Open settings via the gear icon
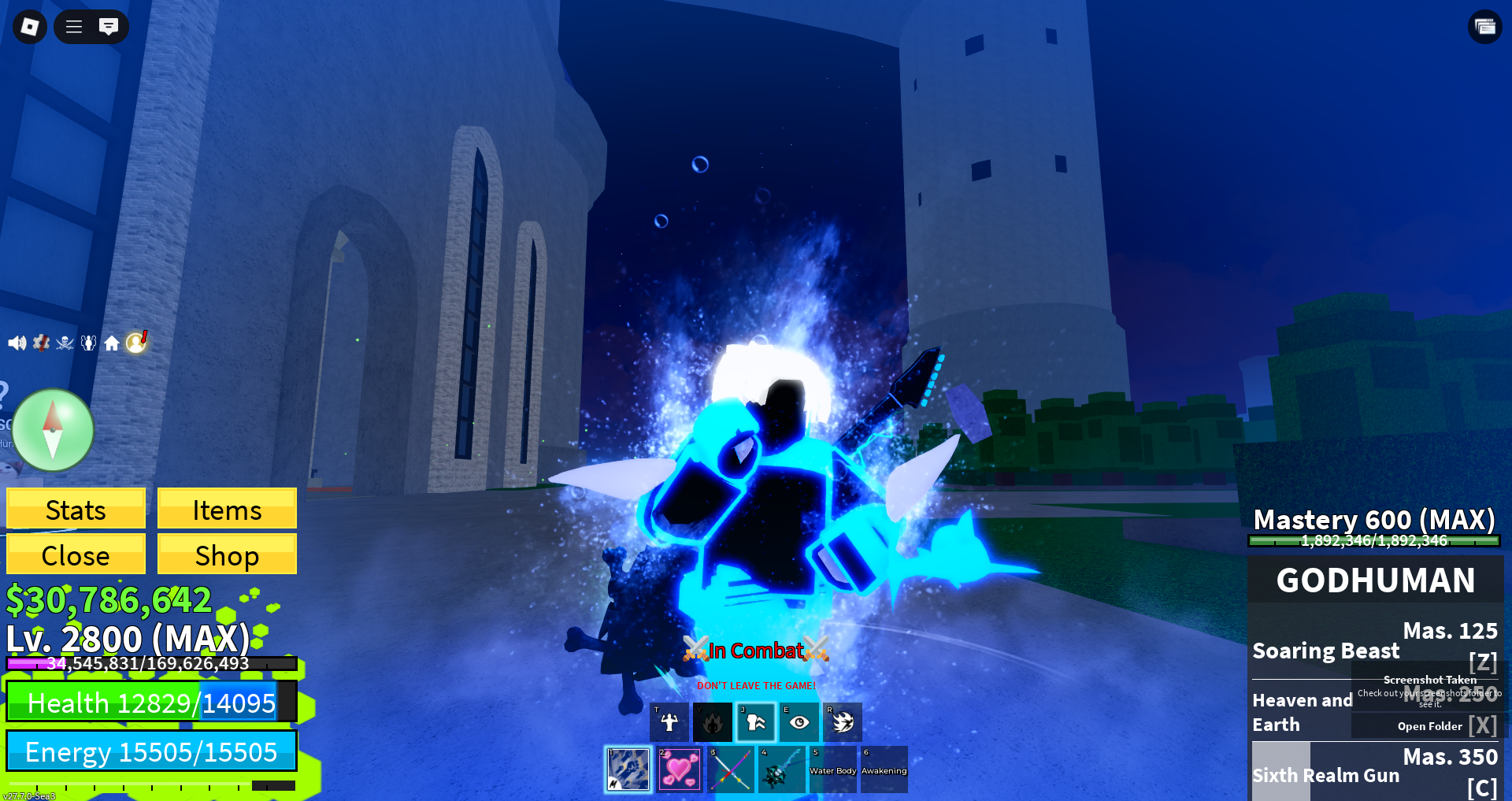Viewport: 1512px width, 801px height. point(41,343)
